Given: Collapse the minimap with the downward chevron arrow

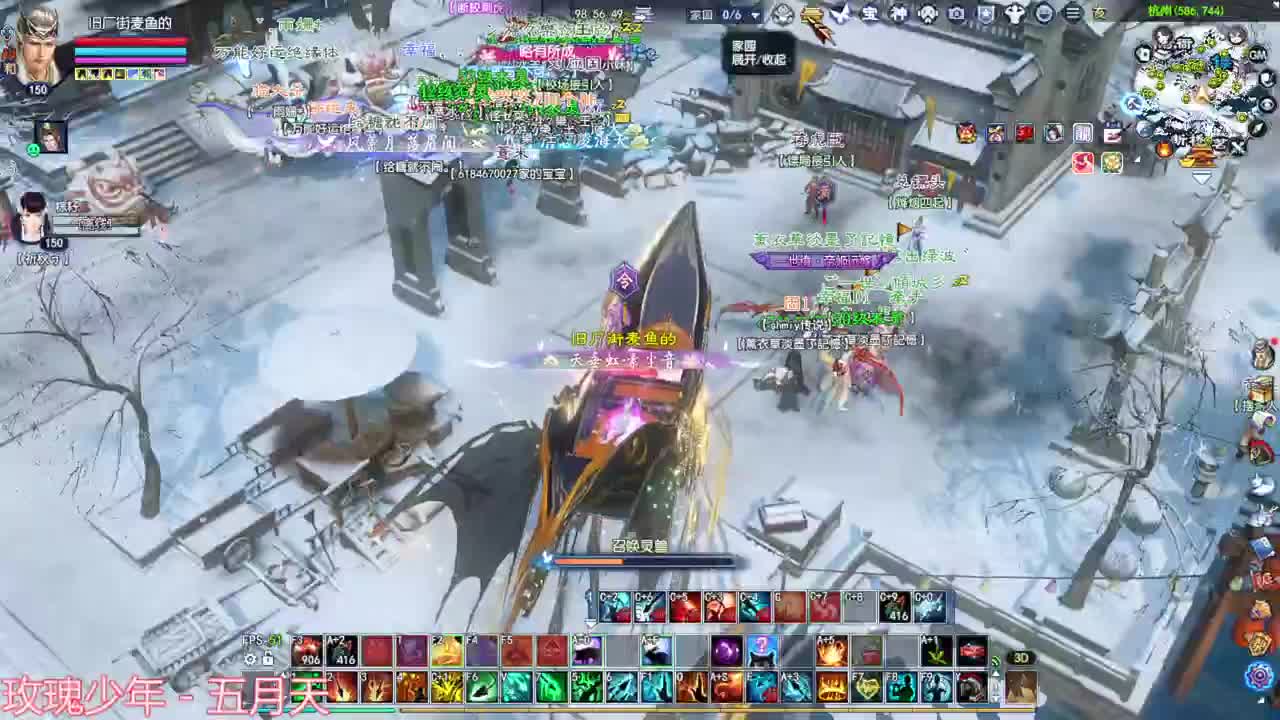Looking at the screenshot, I should point(1202,178).
